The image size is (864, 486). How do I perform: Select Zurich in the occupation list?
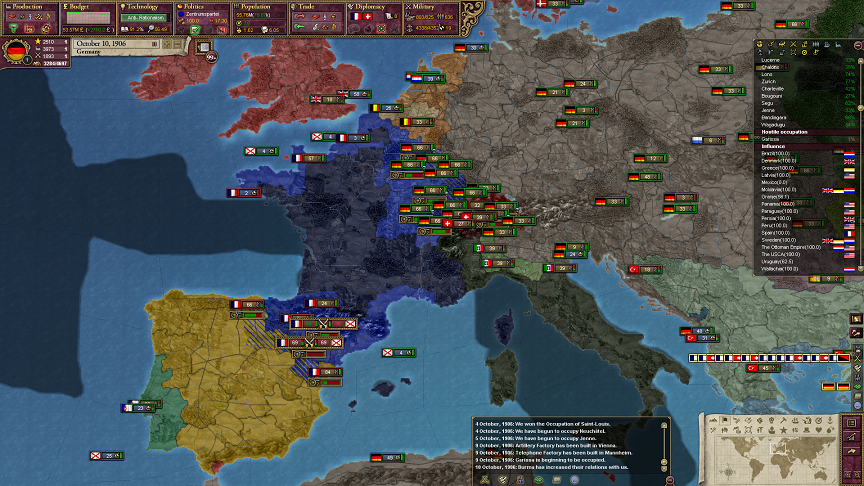point(771,80)
